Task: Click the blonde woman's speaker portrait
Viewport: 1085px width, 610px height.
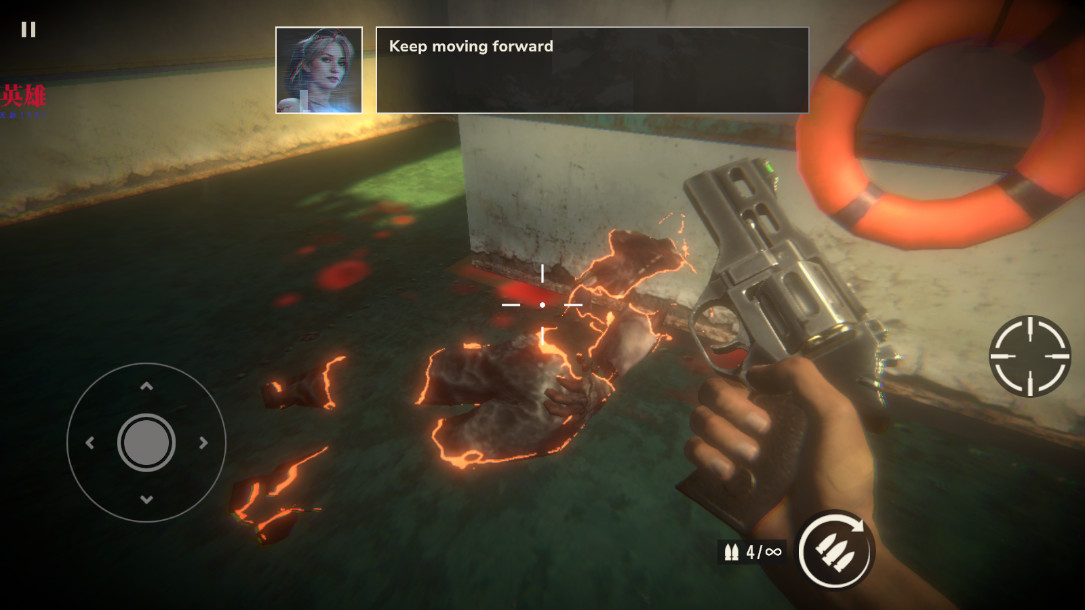Action: (x=319, y=70)
